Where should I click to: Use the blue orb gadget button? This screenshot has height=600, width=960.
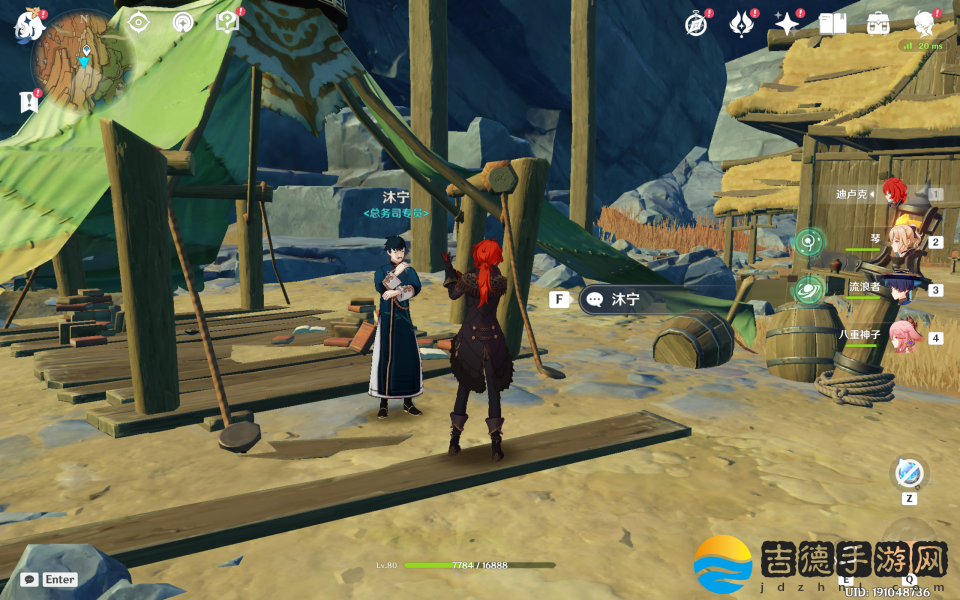(x=909, y=472)
